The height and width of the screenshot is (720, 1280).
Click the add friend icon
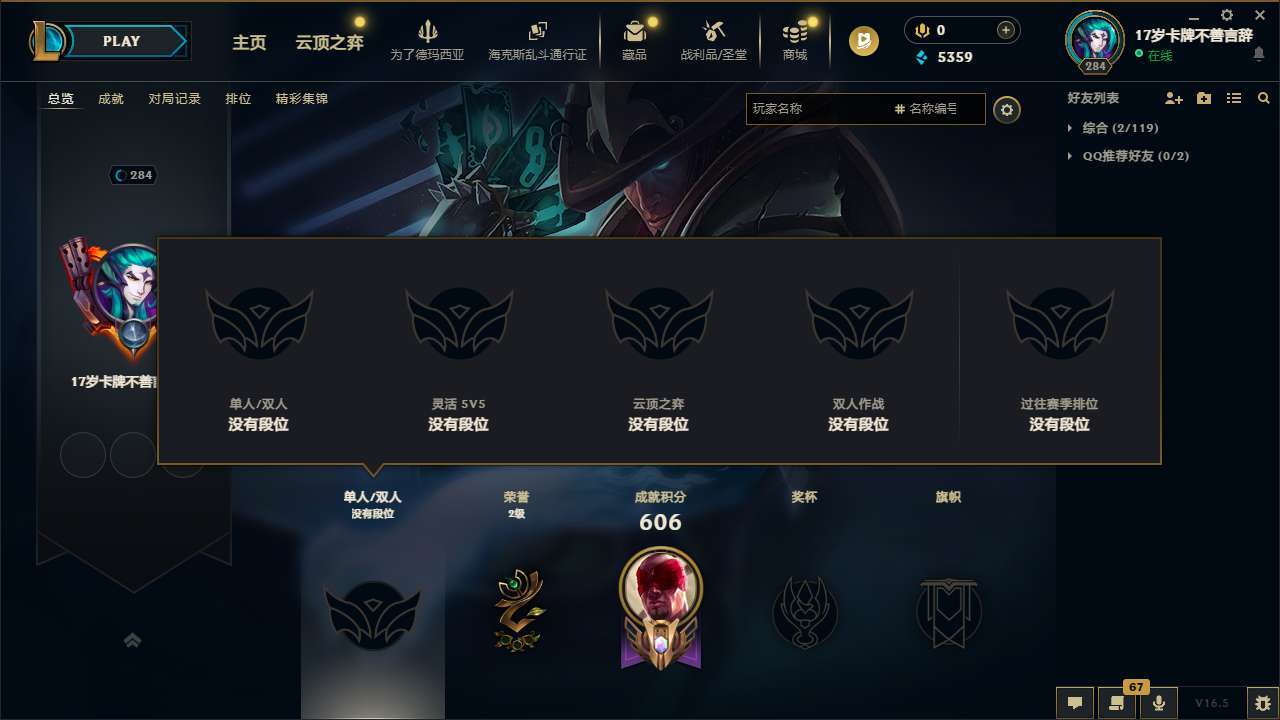point(1174,98)
